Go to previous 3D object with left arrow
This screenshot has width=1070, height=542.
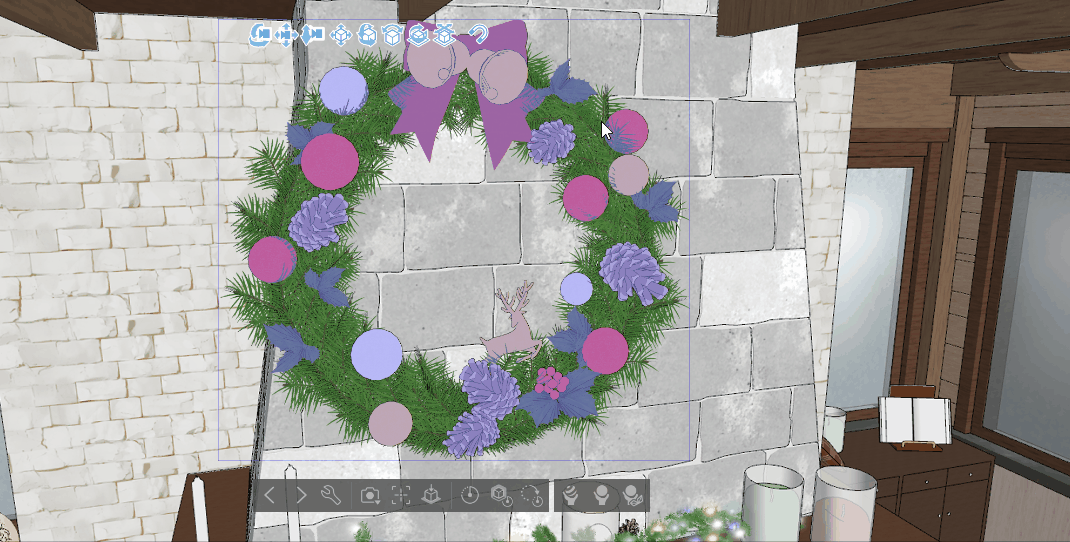click(x=270, y=495)
